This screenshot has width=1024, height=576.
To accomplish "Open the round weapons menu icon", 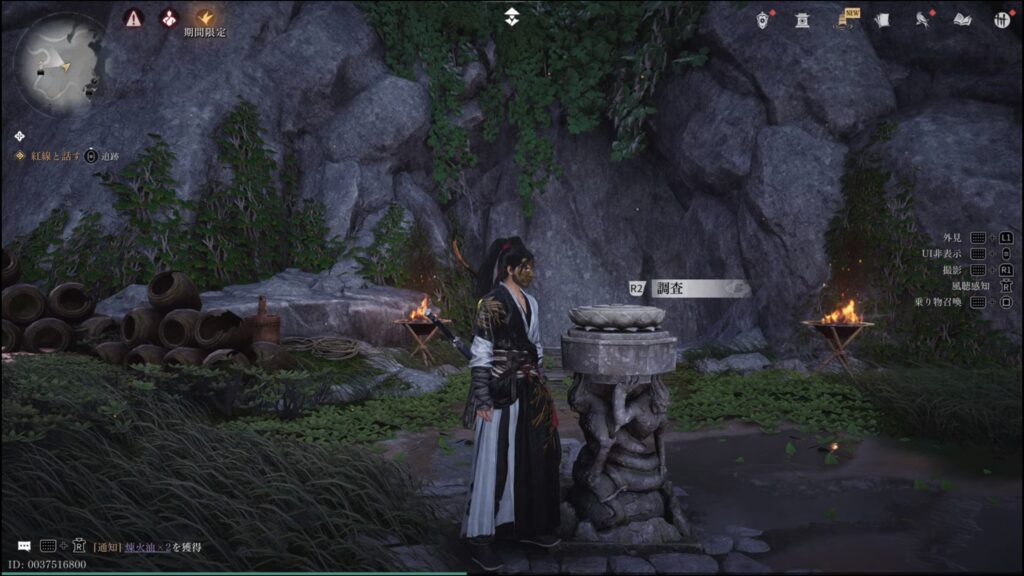I will point(1001,20).
